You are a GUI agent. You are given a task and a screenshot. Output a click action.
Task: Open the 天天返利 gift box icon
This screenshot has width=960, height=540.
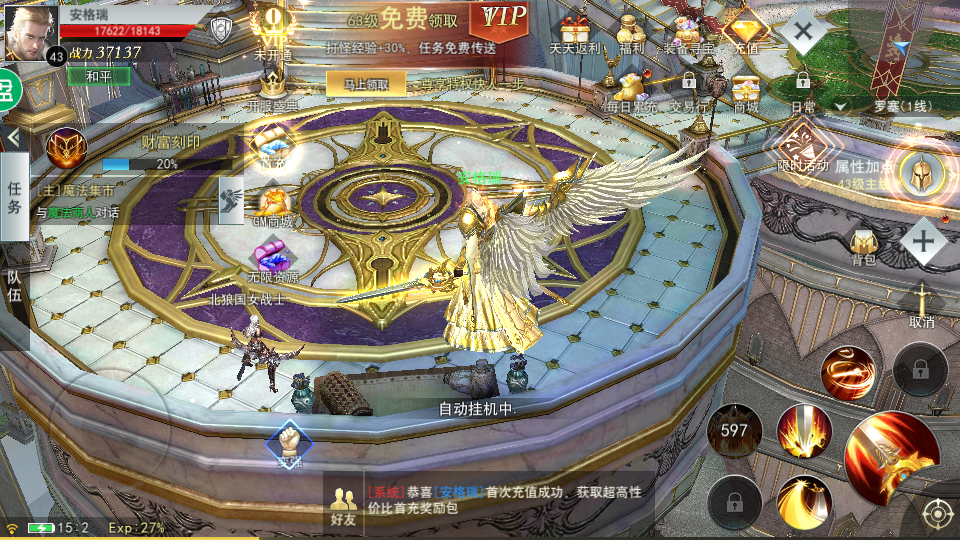tap(575, 32)
